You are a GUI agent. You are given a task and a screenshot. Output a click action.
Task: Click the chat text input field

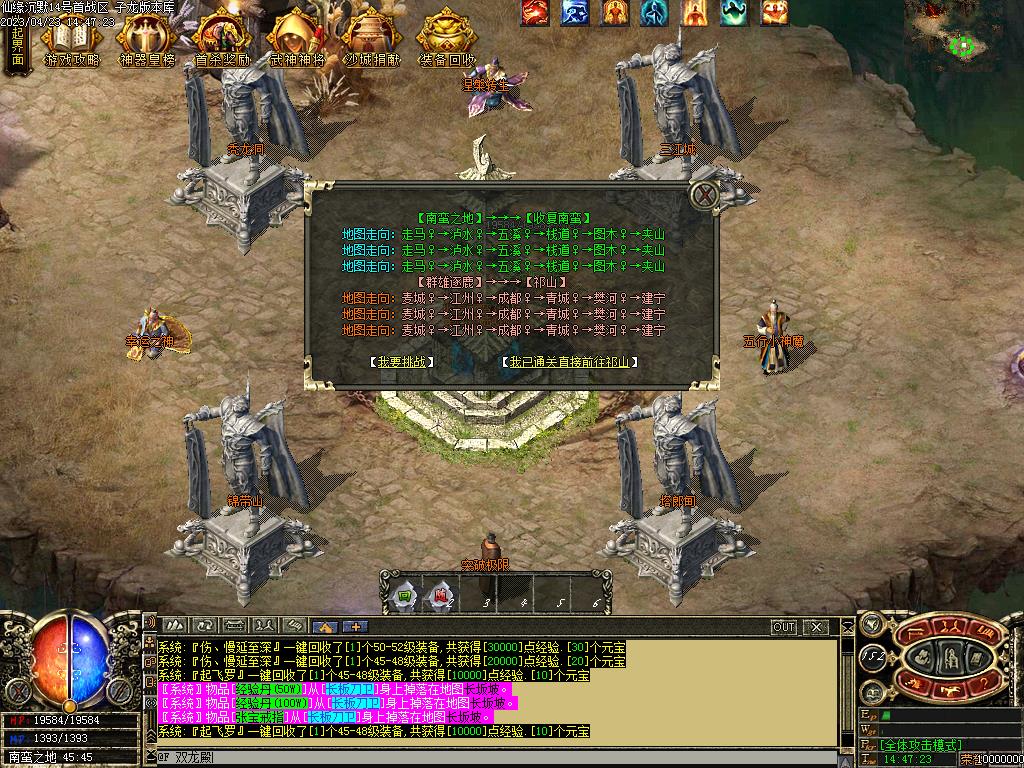tap(500, 758)
